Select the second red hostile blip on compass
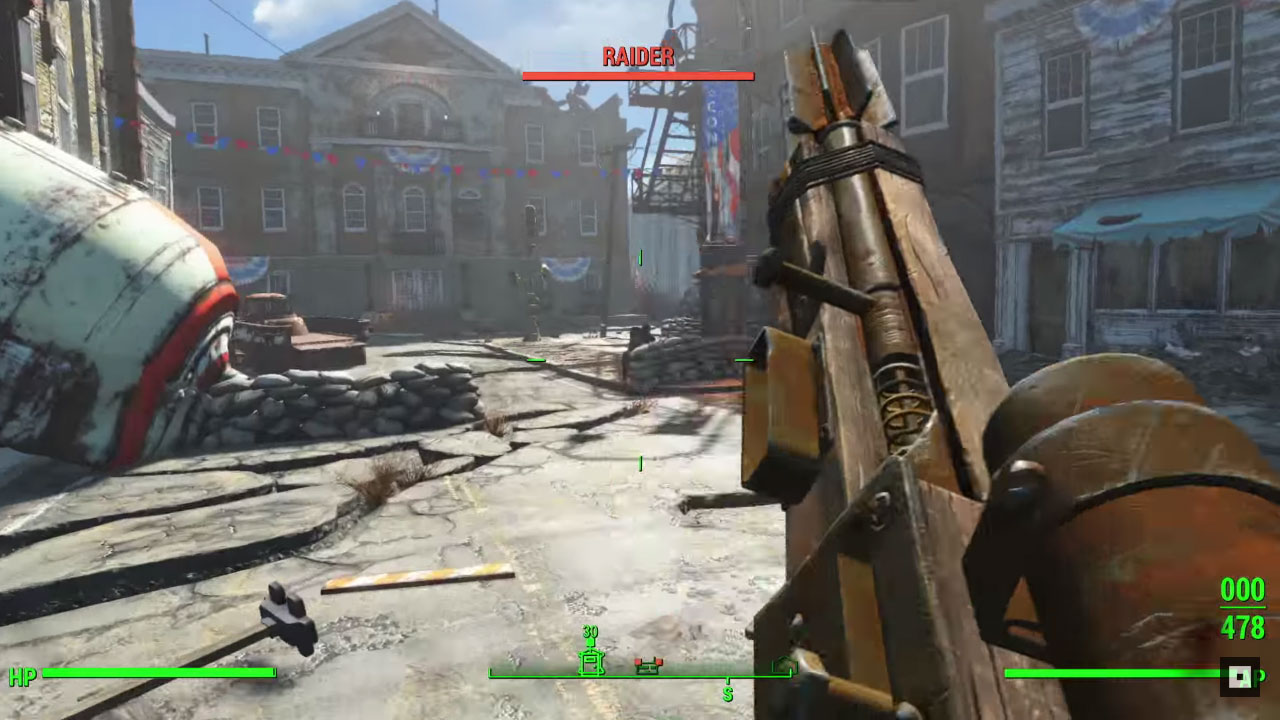Viewport: 1280px width, 720px height. pyautogui.click(x=659, y=661)
